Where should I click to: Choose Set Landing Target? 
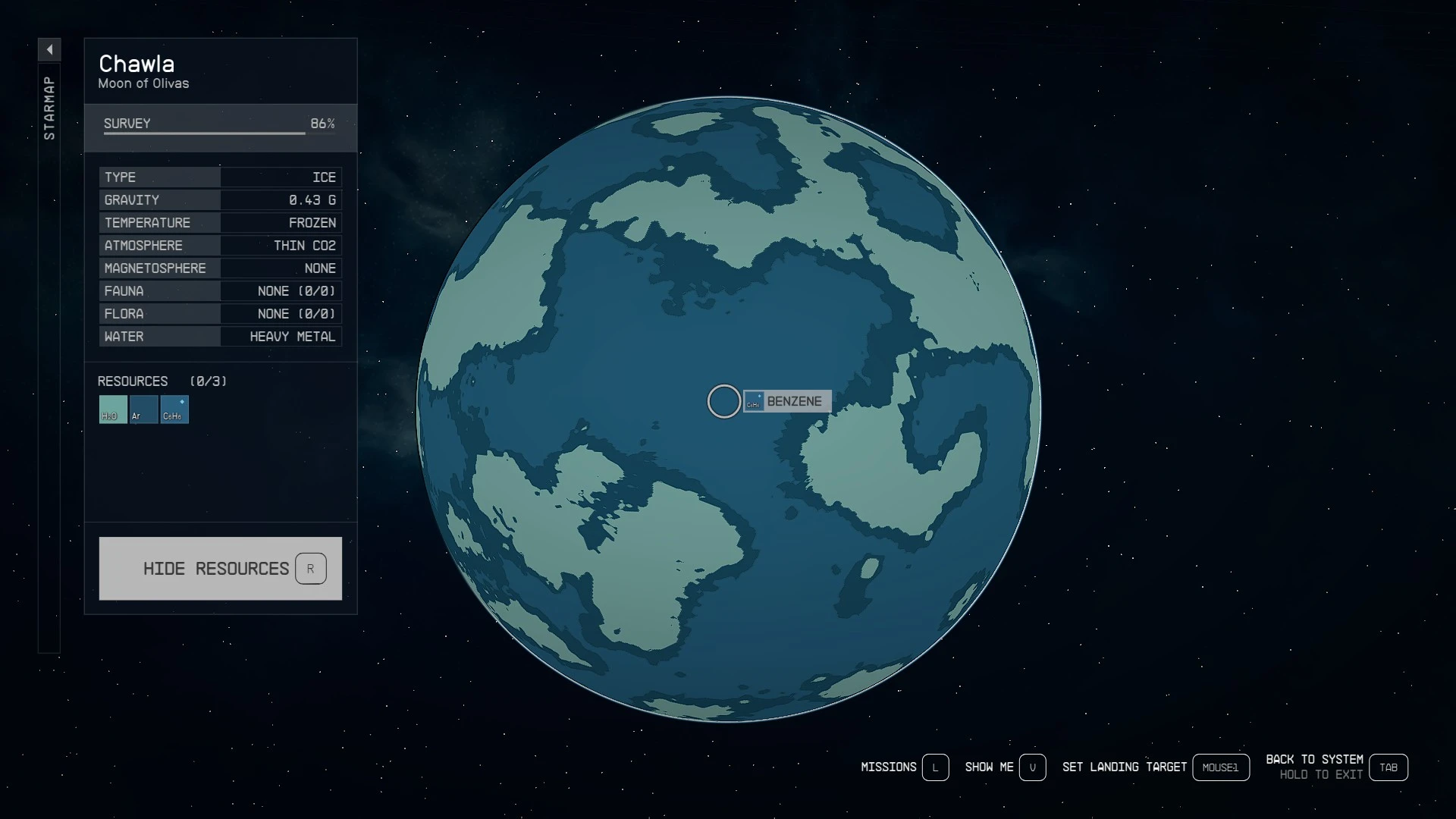(1154, 767)
